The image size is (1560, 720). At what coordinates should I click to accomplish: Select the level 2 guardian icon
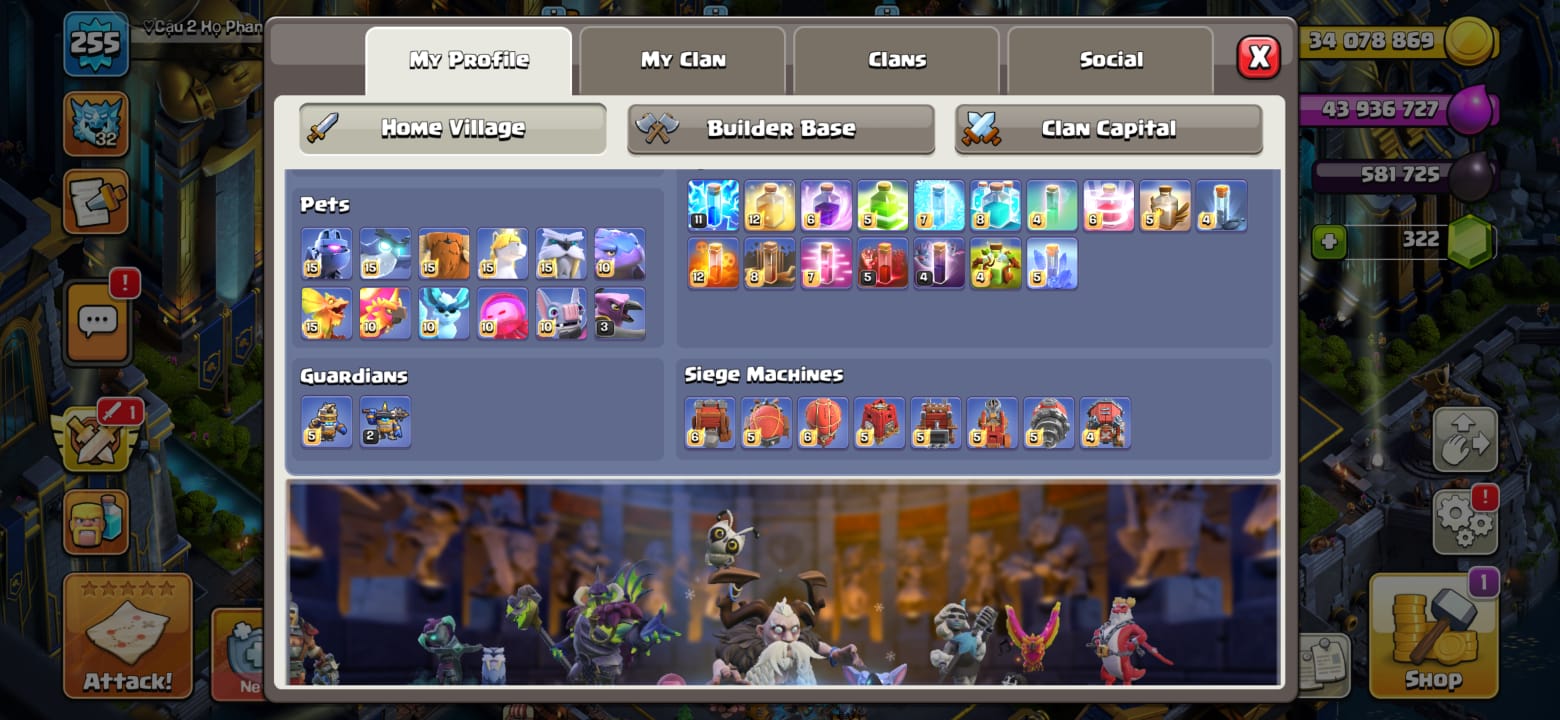point(385,422)
